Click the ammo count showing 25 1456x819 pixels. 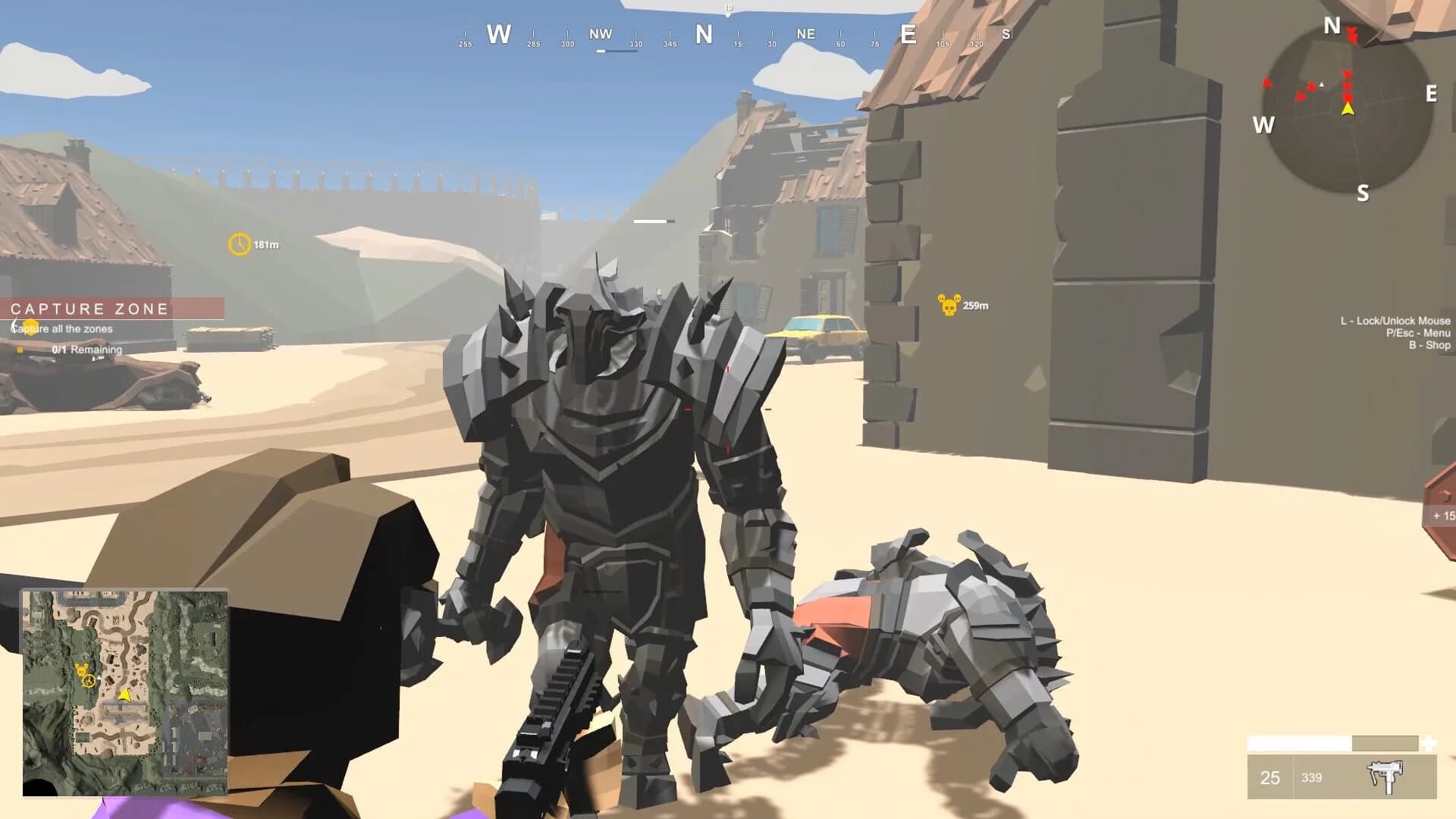[1272, 779]
